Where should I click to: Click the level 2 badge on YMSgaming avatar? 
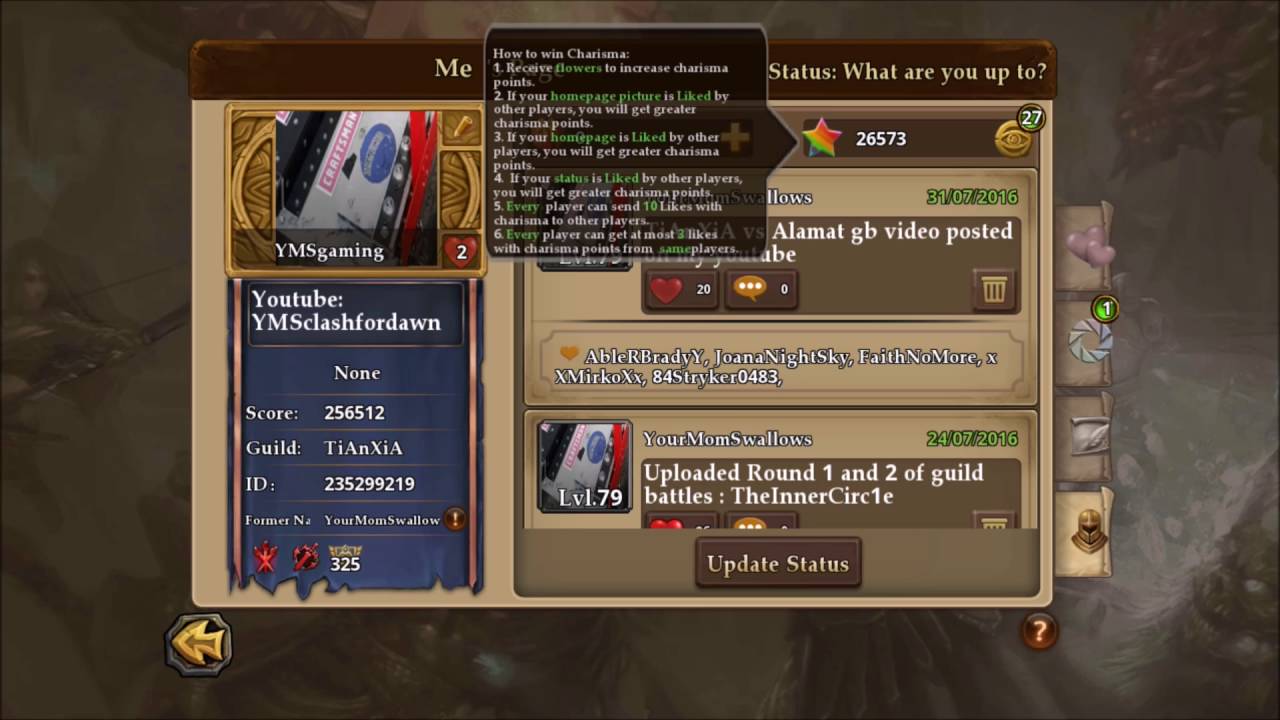tap(461, 252)
